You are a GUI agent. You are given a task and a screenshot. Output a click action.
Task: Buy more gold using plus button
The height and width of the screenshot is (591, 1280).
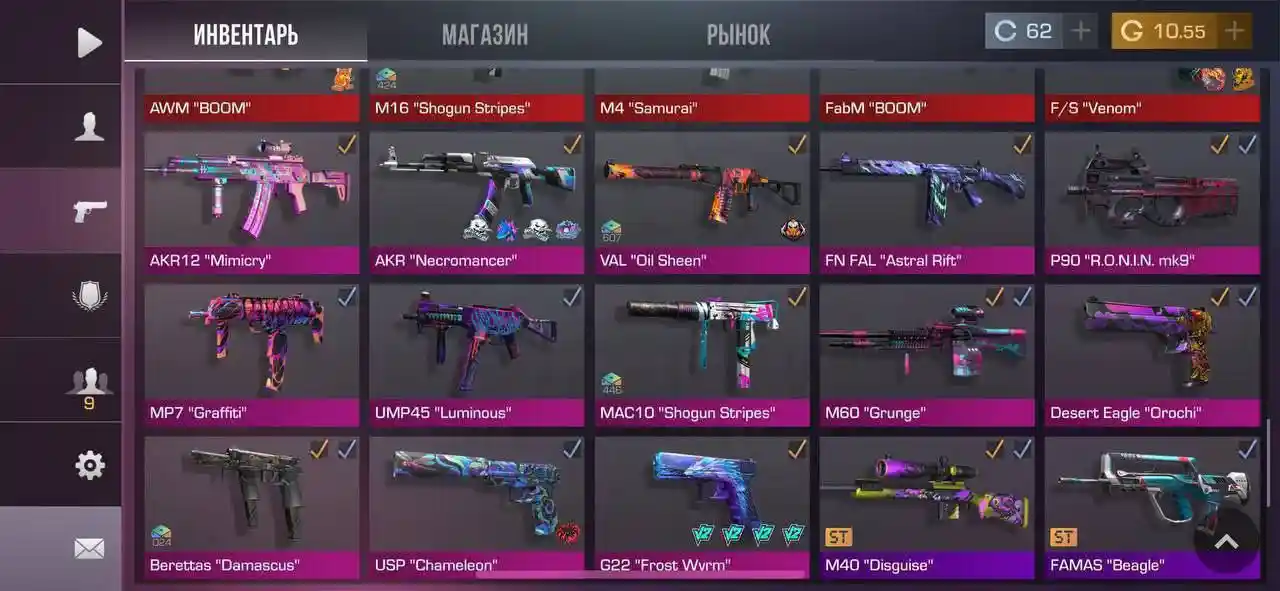(1234, 31)
